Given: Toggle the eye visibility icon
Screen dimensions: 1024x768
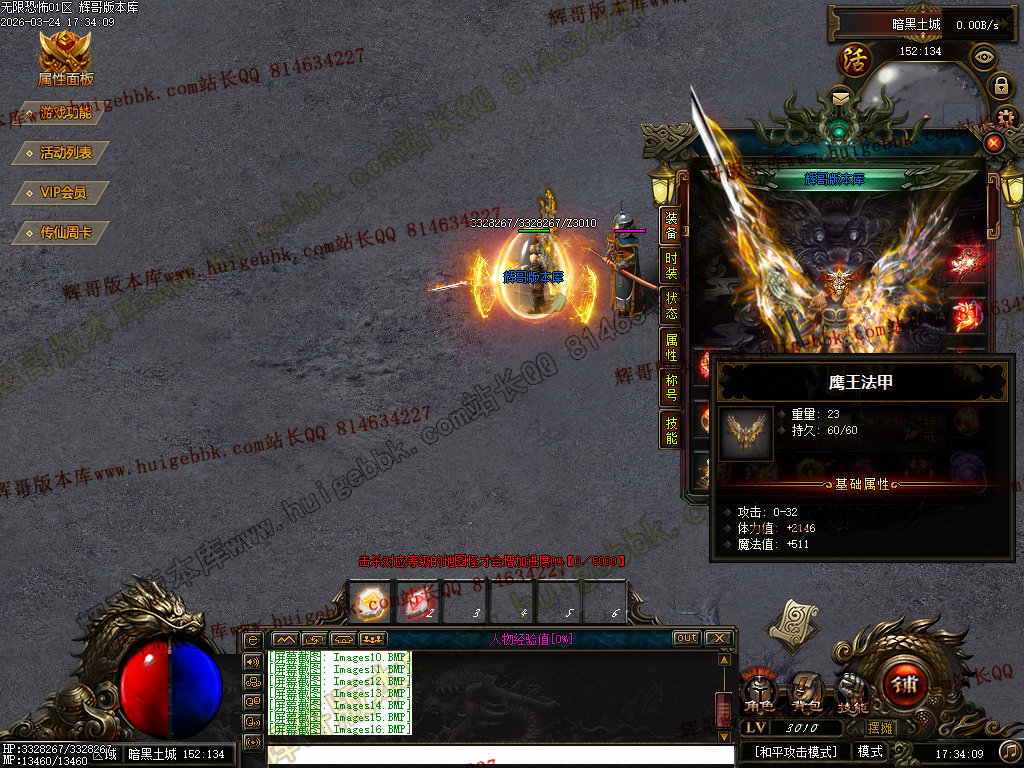Looking at the screenshot, I should click(x=984, y=57).
